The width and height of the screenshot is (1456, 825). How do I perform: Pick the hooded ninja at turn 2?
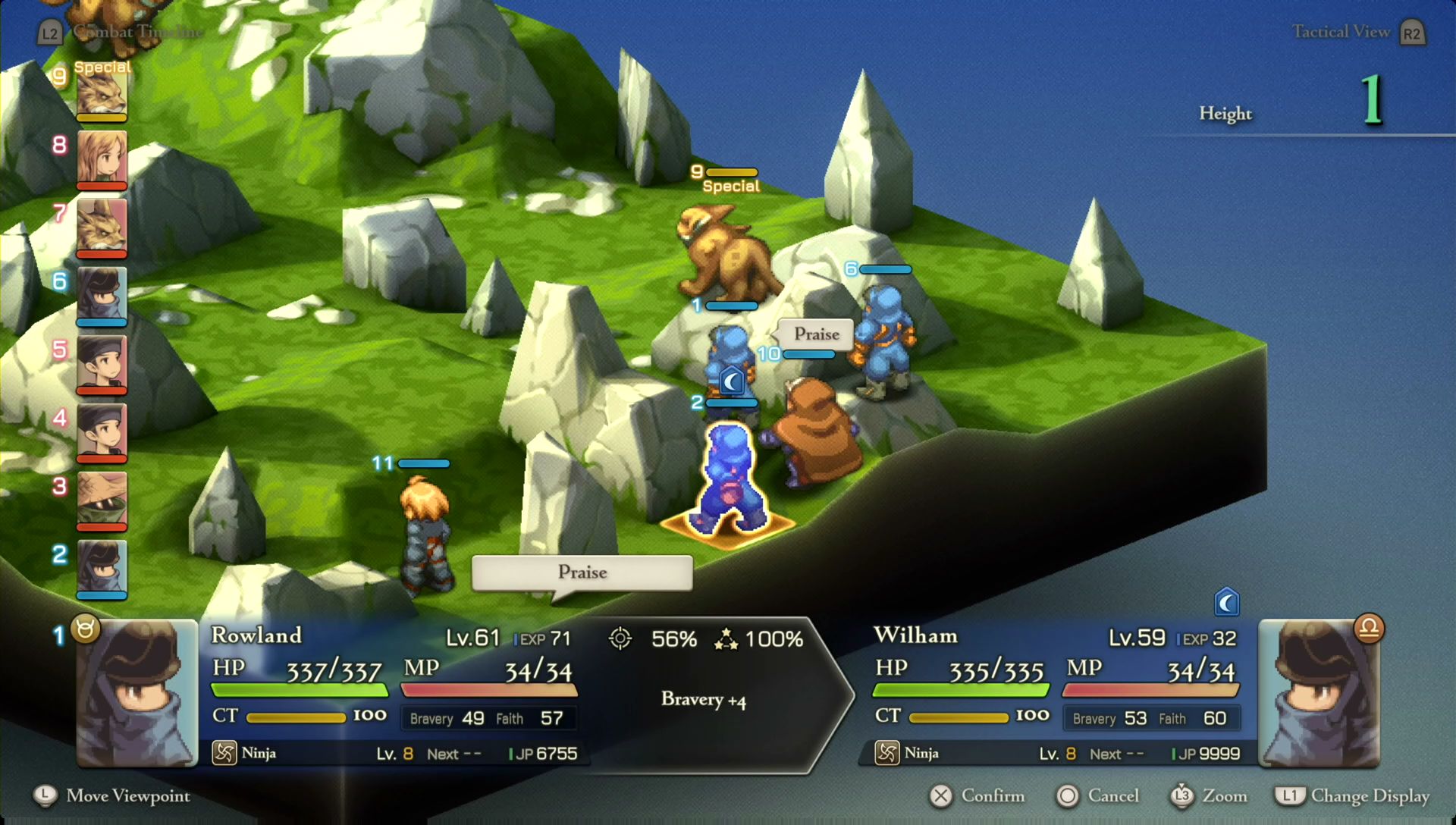click(x=102, y=567)
